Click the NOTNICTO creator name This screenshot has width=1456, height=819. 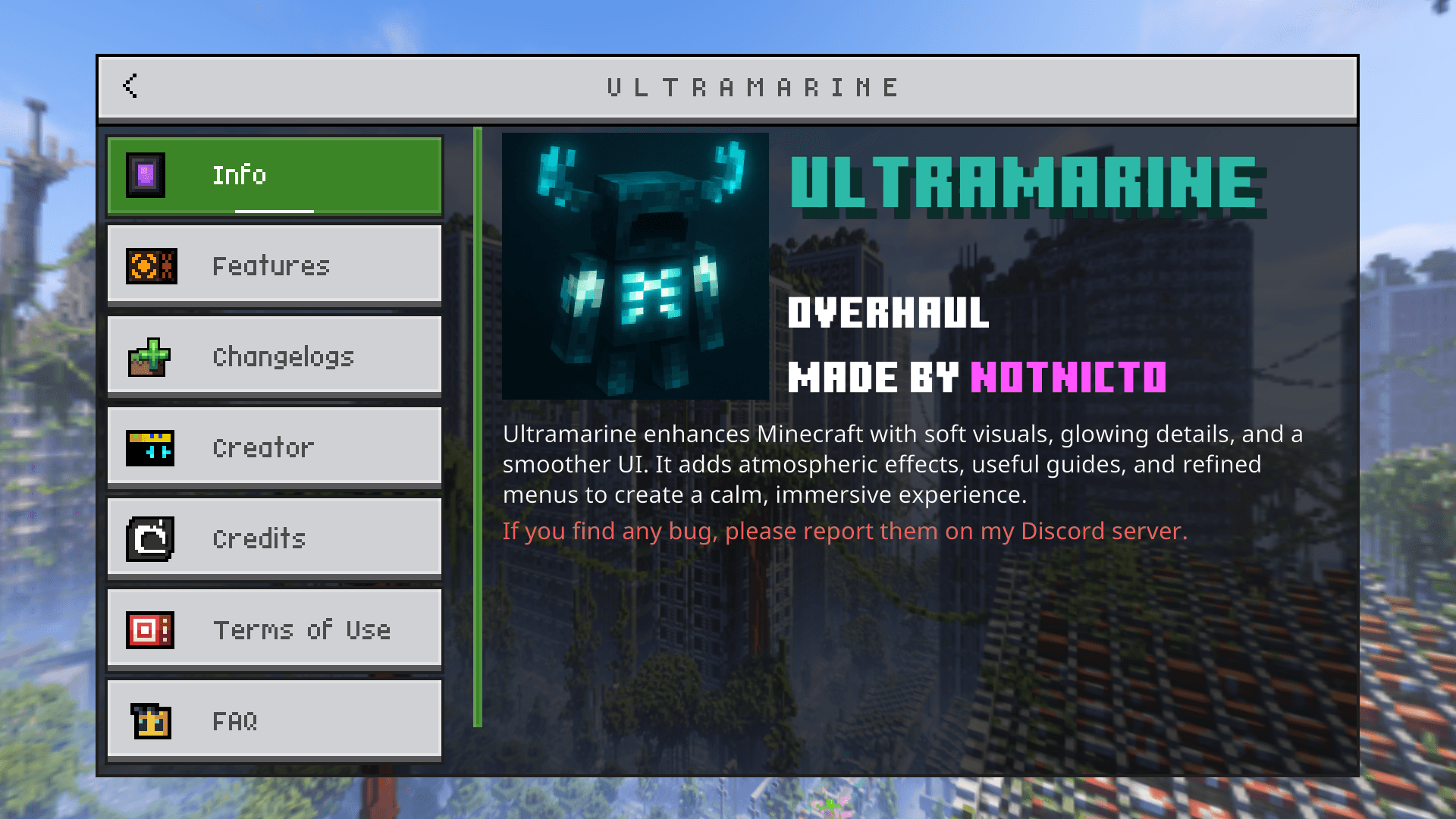click(x=1068, y=376)
